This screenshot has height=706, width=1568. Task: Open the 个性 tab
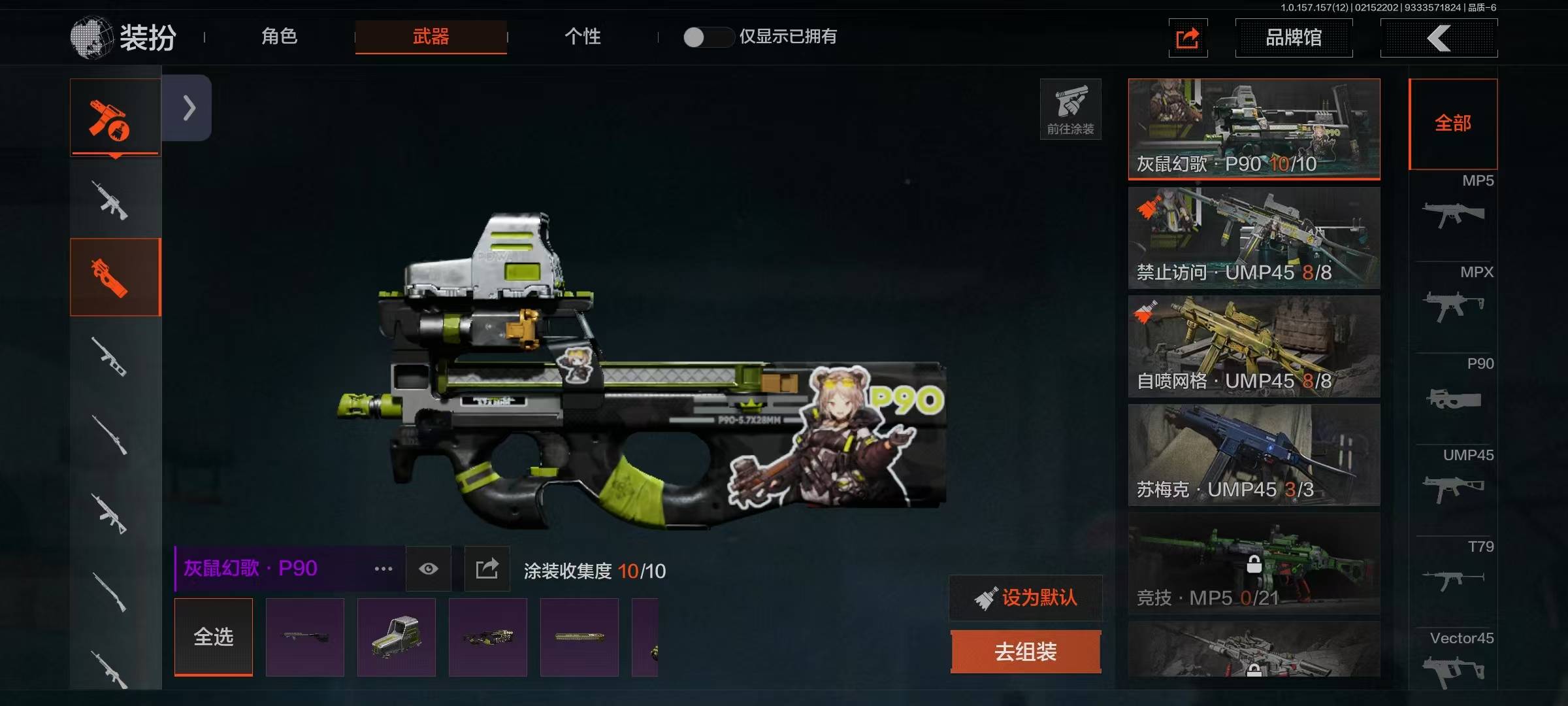[x=582, y=37]
